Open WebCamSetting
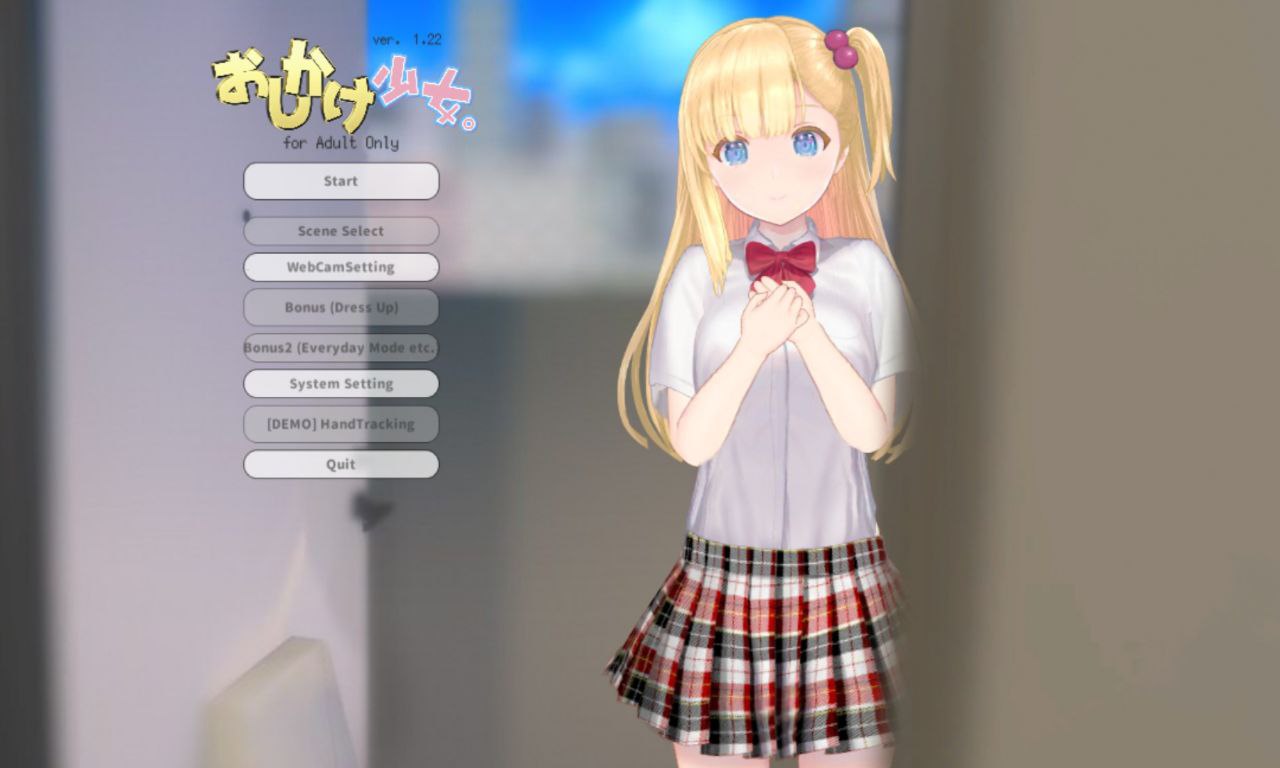Image resolution: width=1280 pixels, height=768 pixels. click(x=340, y=267)
